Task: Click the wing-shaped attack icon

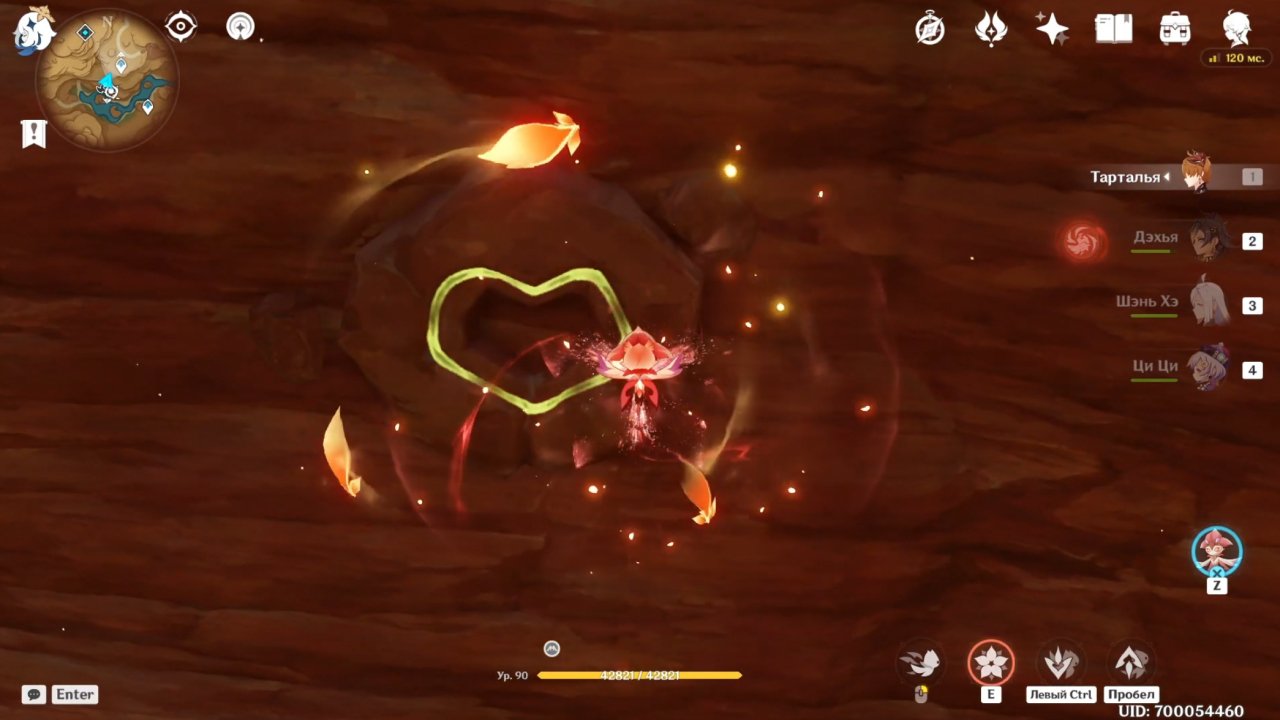Action: (x=920, y=661)
